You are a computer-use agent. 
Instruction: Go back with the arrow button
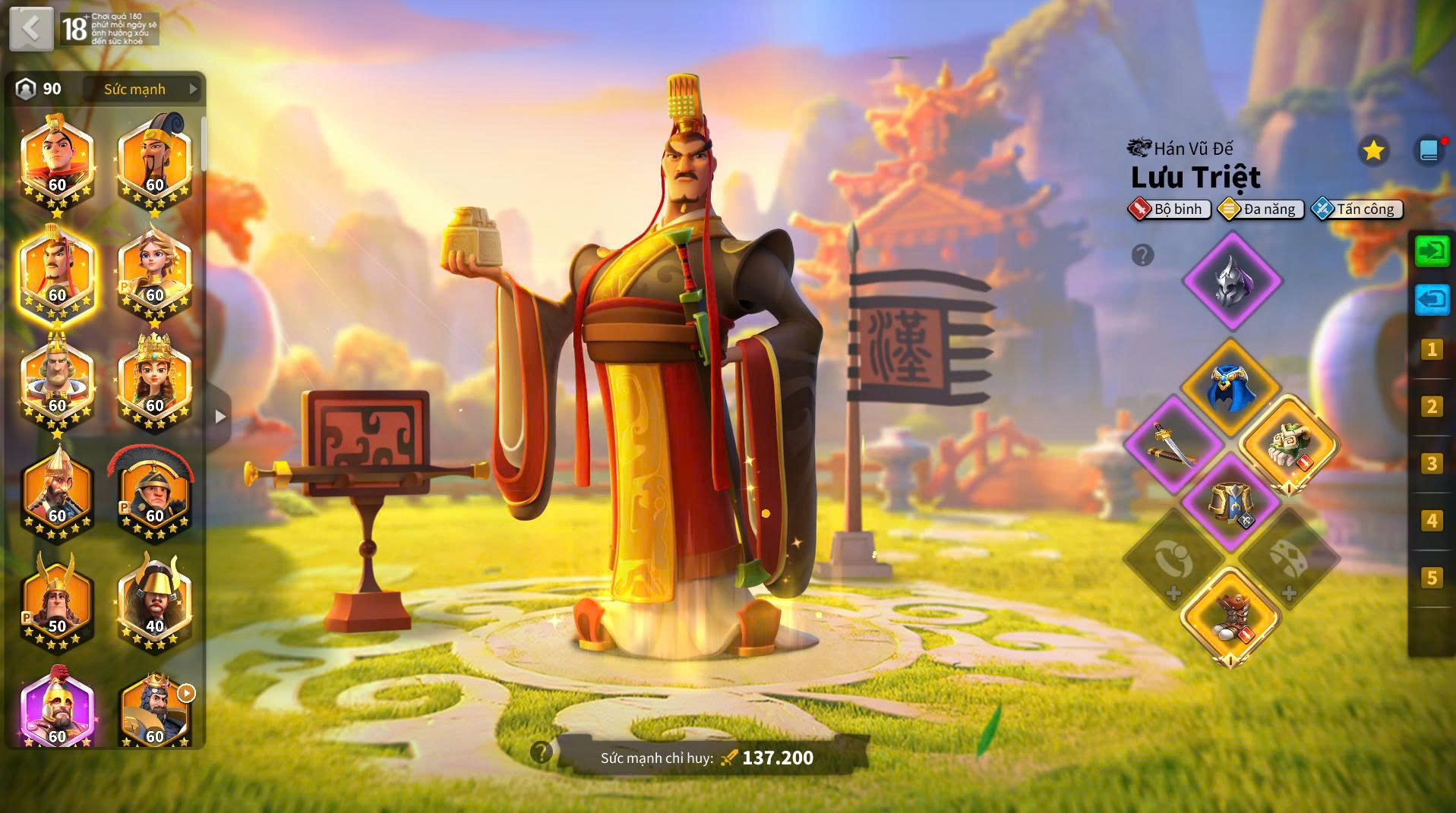coord(31,29)
